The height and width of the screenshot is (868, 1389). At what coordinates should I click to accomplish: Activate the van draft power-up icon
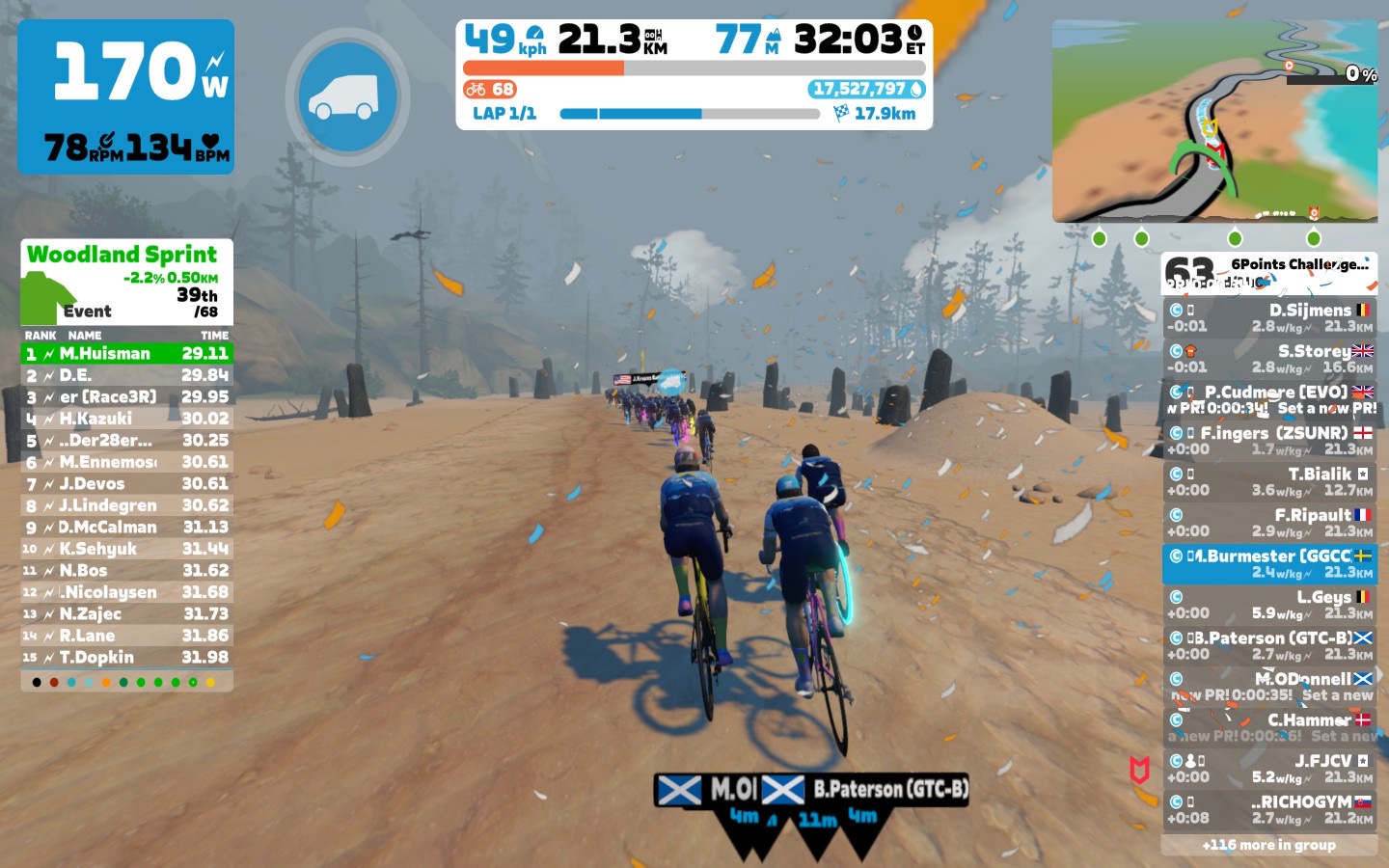tap(347, 96)
